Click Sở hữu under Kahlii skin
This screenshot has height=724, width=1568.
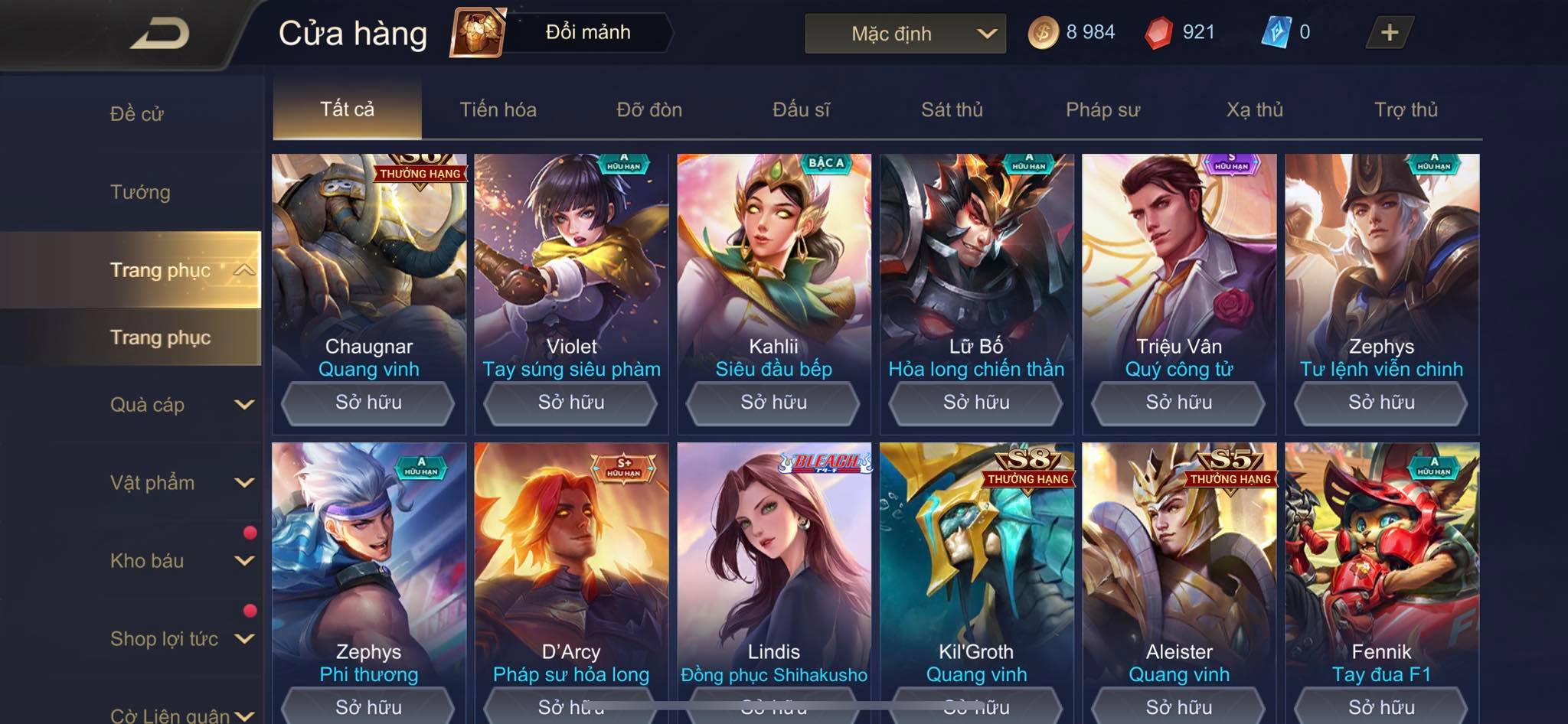(774, 403)
